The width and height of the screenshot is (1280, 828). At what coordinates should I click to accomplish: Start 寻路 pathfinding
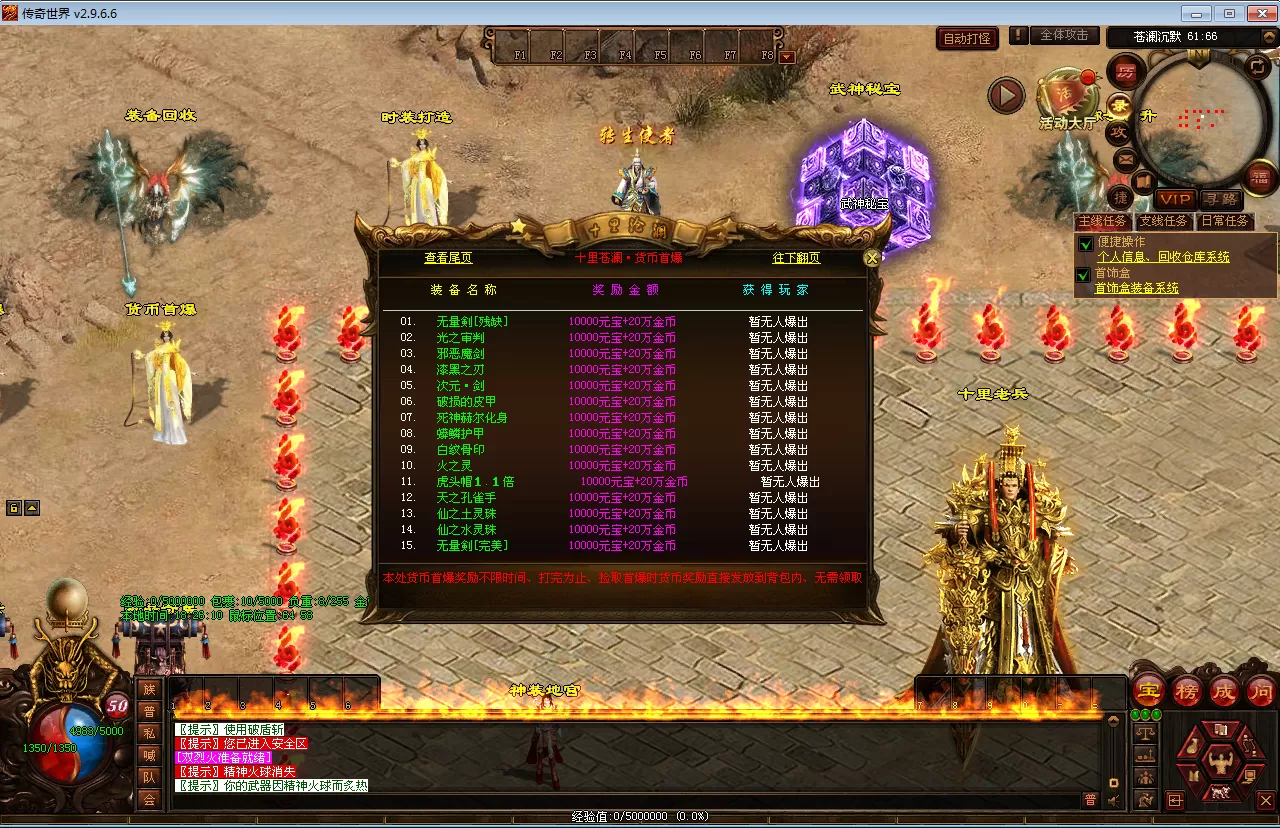click(x=1220, y=199)
